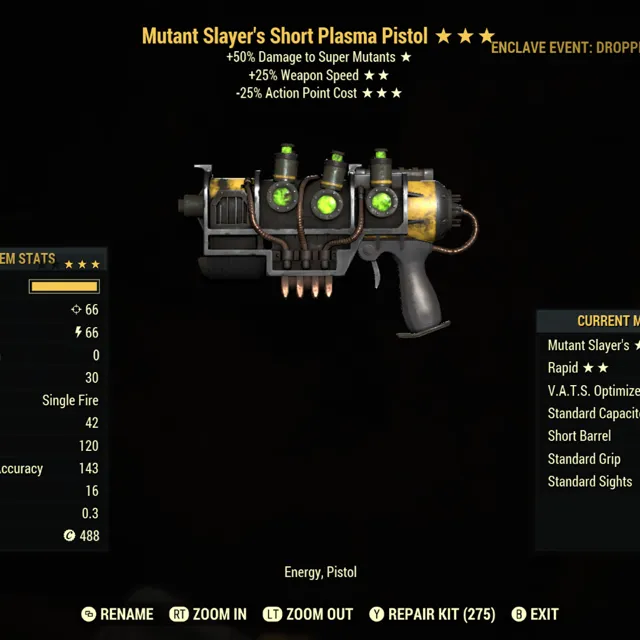Zoom in on the weapon model
640x640 pixels.
coord(208,614)
